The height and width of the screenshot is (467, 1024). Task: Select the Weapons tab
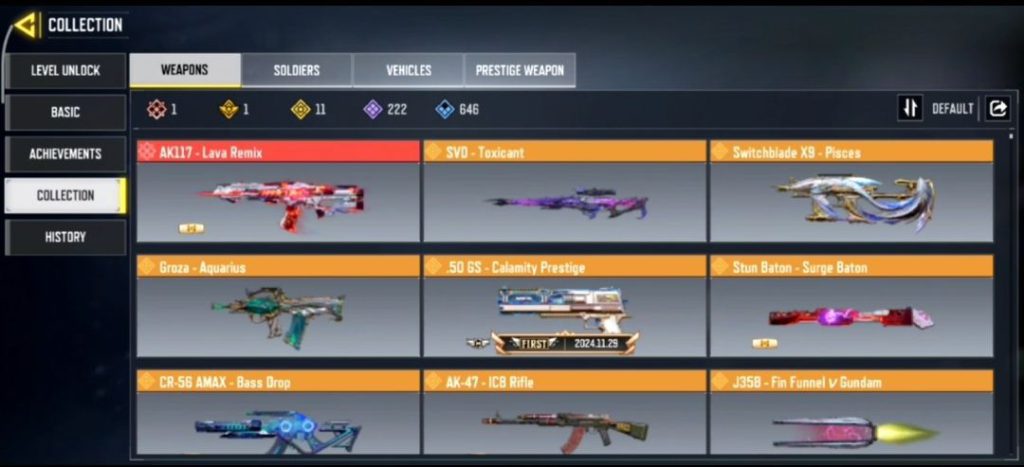pyautogui.click(x=185, y=70)
